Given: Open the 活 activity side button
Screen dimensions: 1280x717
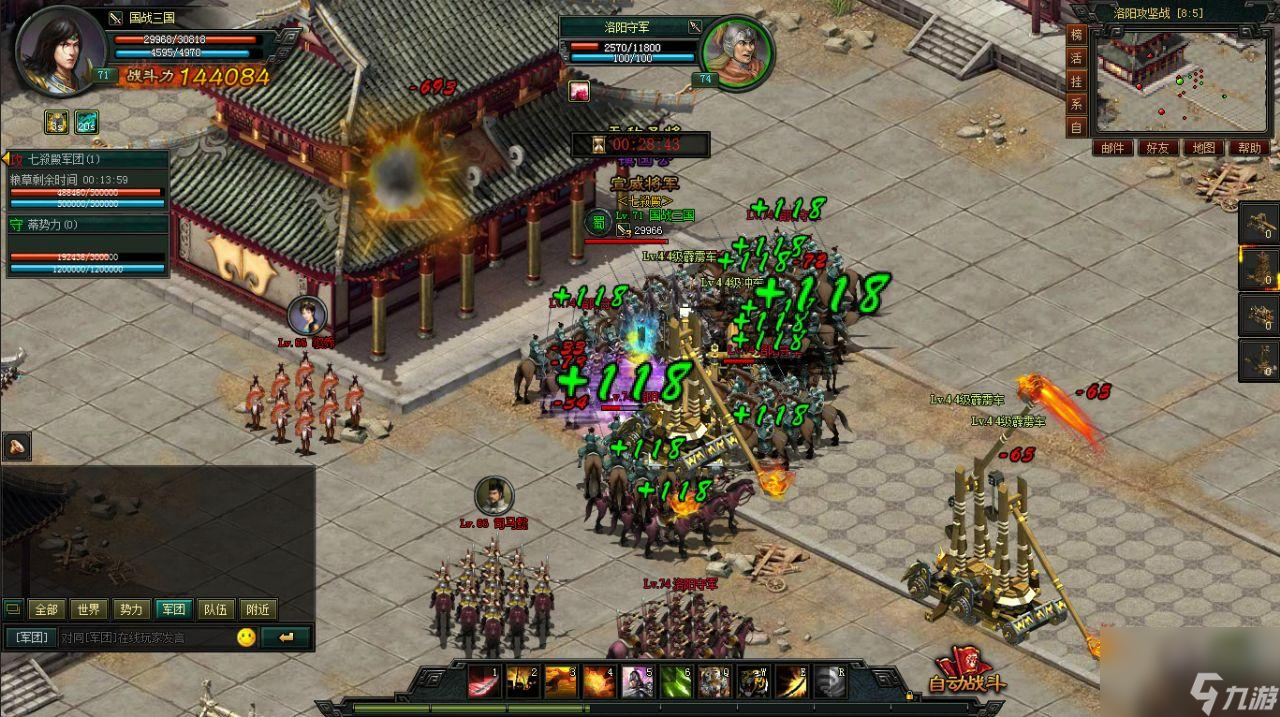Looking at the screenshot, I should coord(1077,58).
